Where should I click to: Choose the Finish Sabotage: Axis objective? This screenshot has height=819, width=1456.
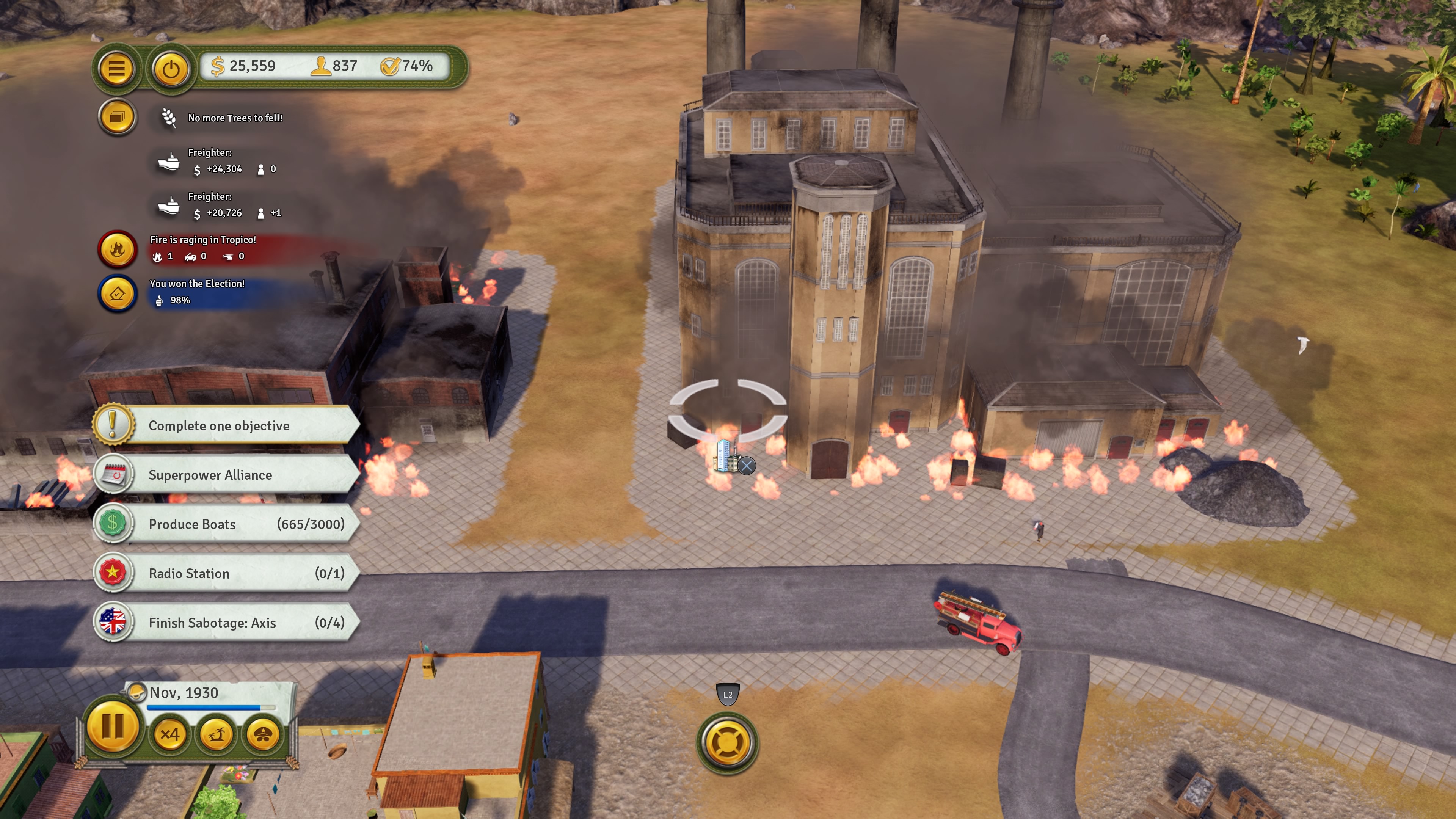pyautogui.click(x=226, y=622)
